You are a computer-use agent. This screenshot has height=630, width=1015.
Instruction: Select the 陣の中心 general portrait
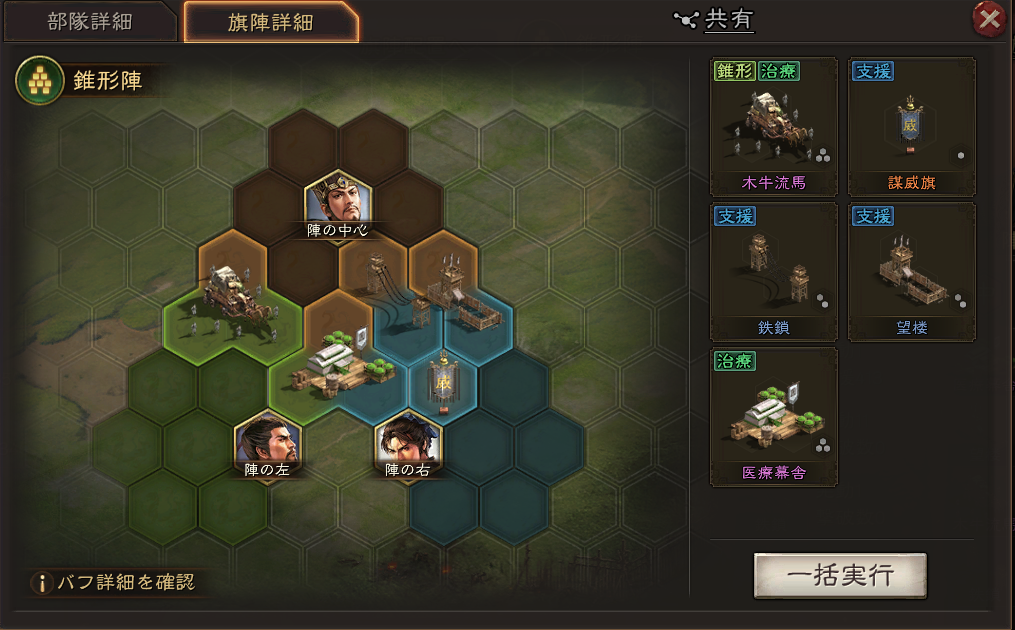click(x=338, y=202)
